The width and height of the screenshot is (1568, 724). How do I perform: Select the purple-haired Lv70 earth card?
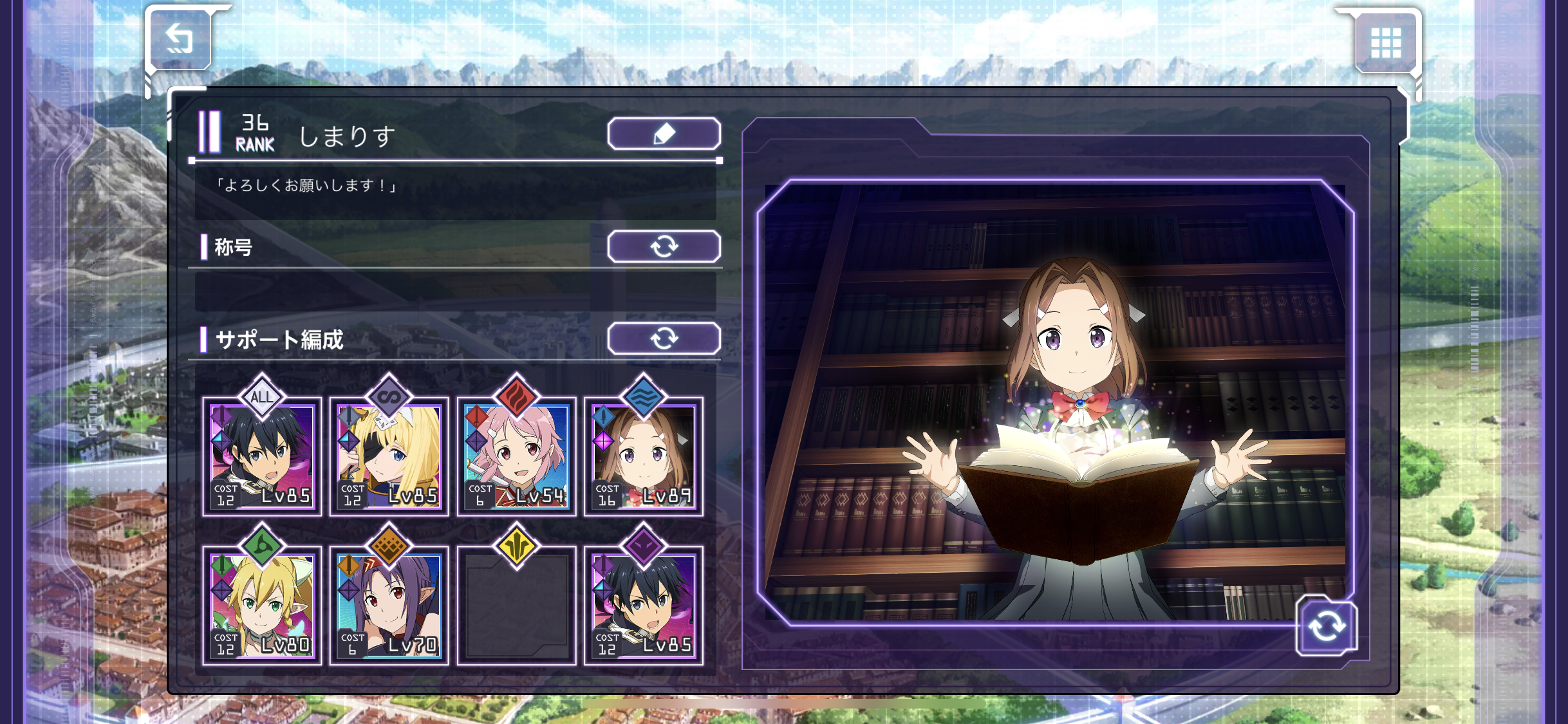coord(389,606)
